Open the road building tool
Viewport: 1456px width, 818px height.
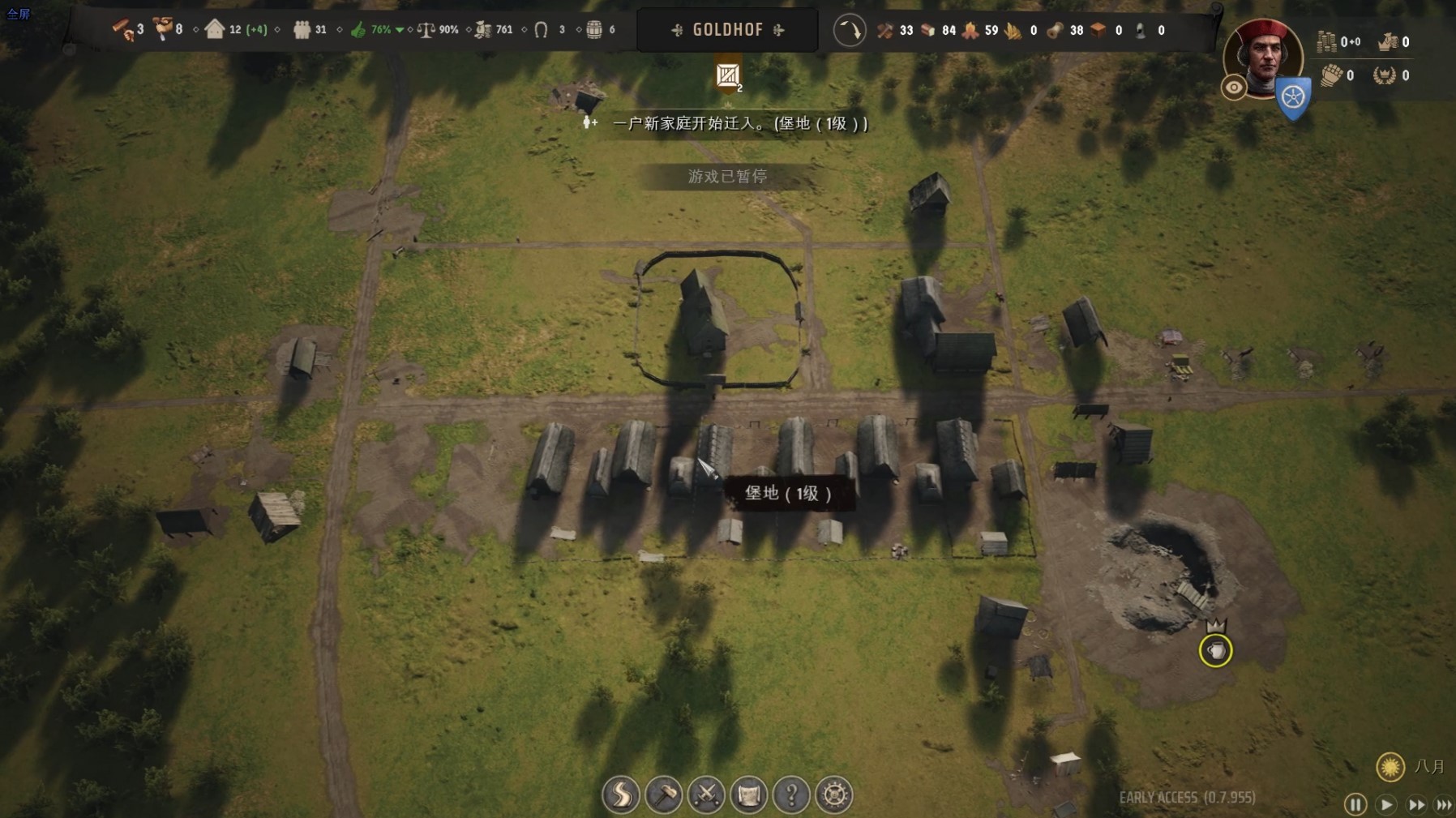[621, 794]
